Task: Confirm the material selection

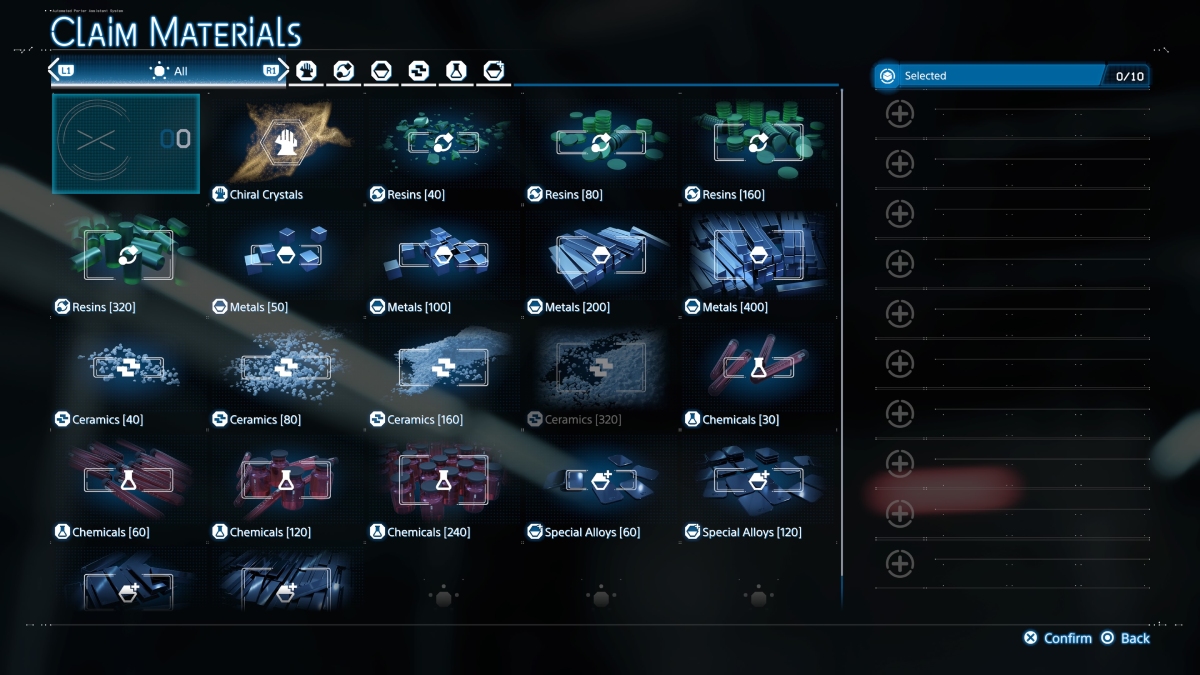Action: (1058, 638)
